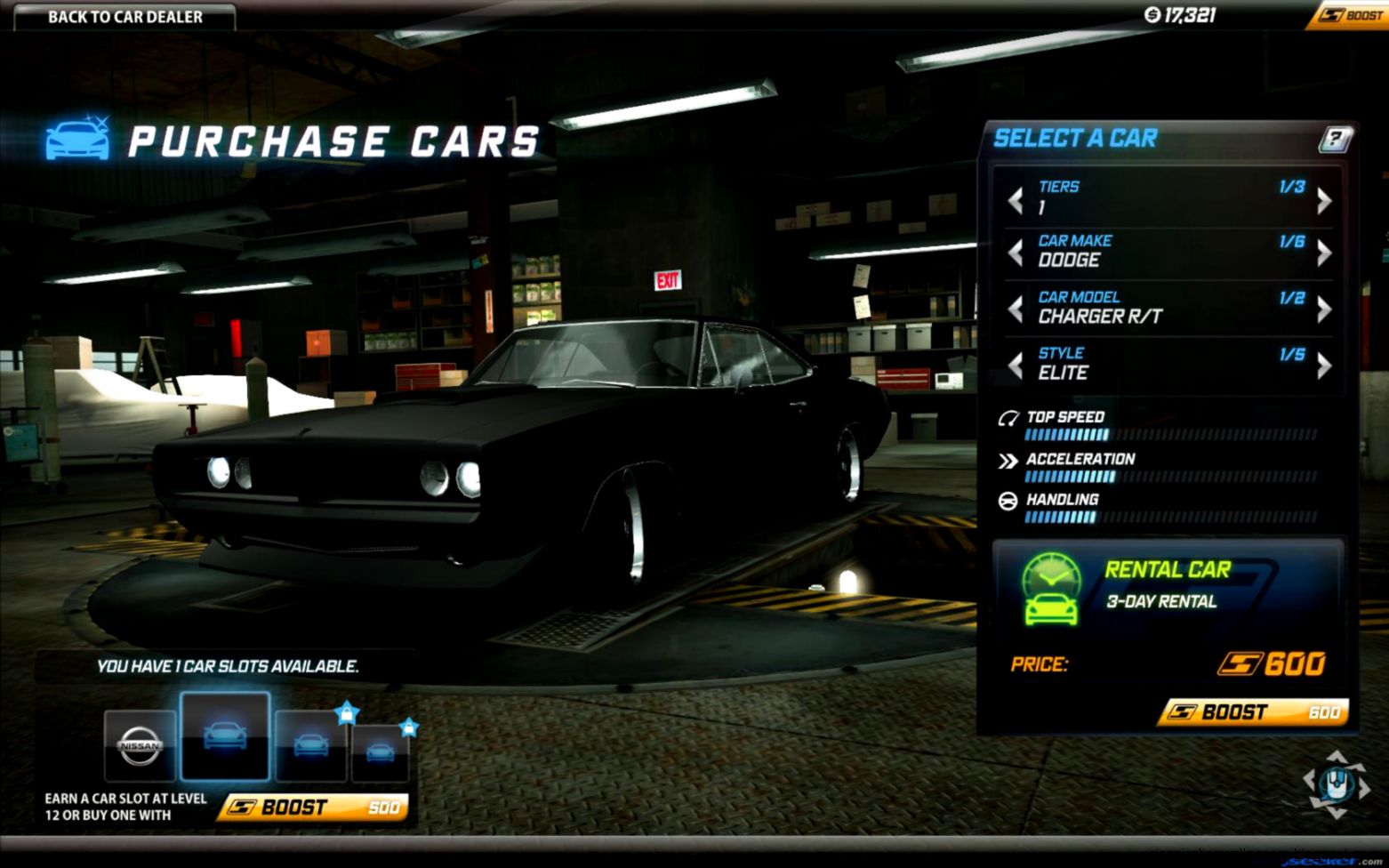Buy a car slot with 500 Boost
Image resolution: width=1389 pixels, height=868 pixels.
309,808
